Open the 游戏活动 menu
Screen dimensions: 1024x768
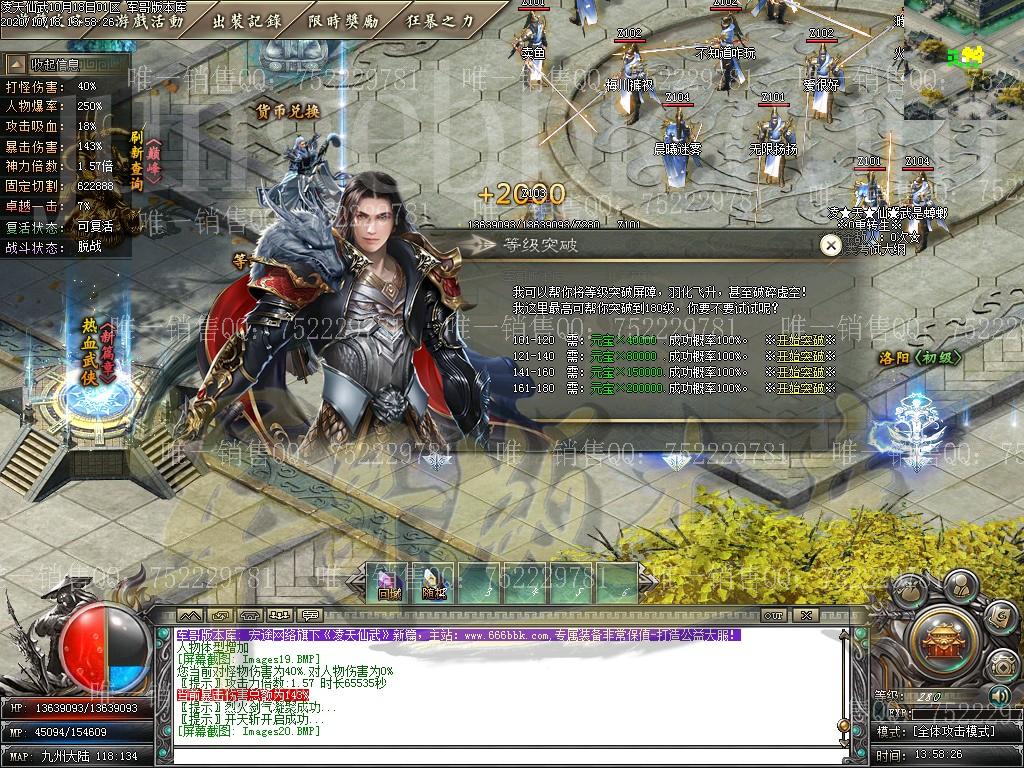click(x=151, y=20)
